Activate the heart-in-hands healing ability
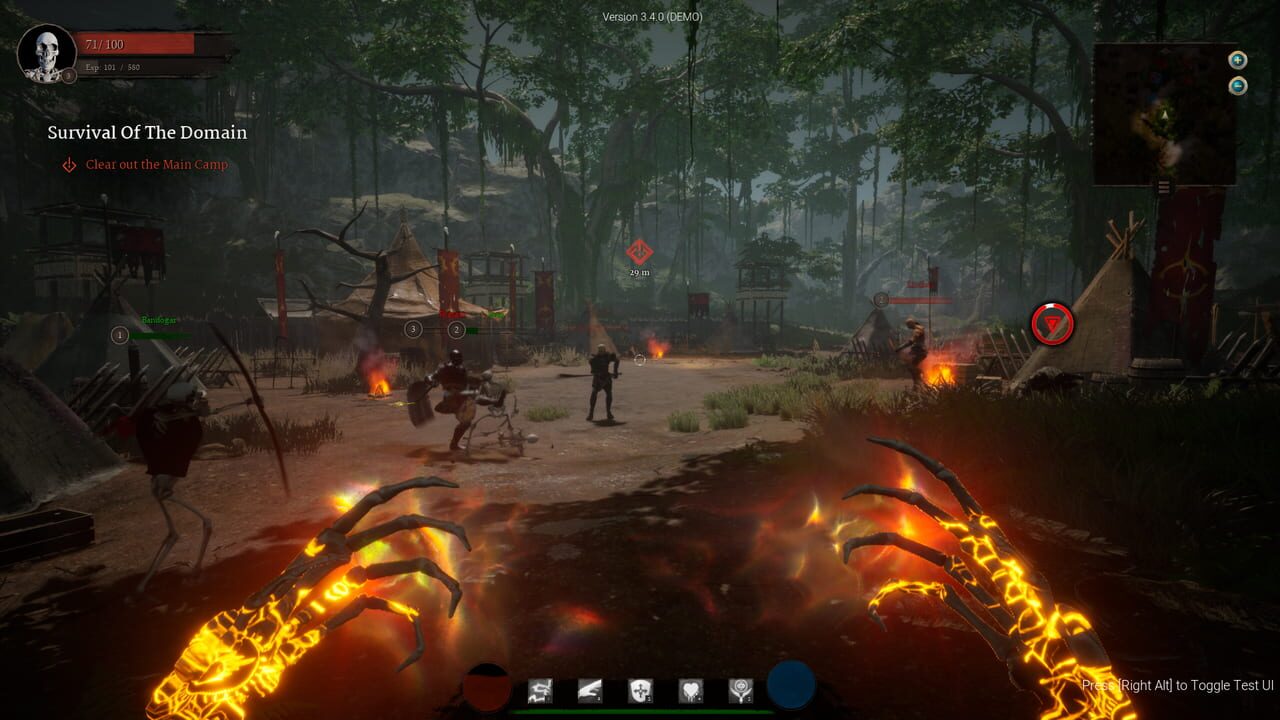The width and height of the screenshot is (1280, 720). 742,689
